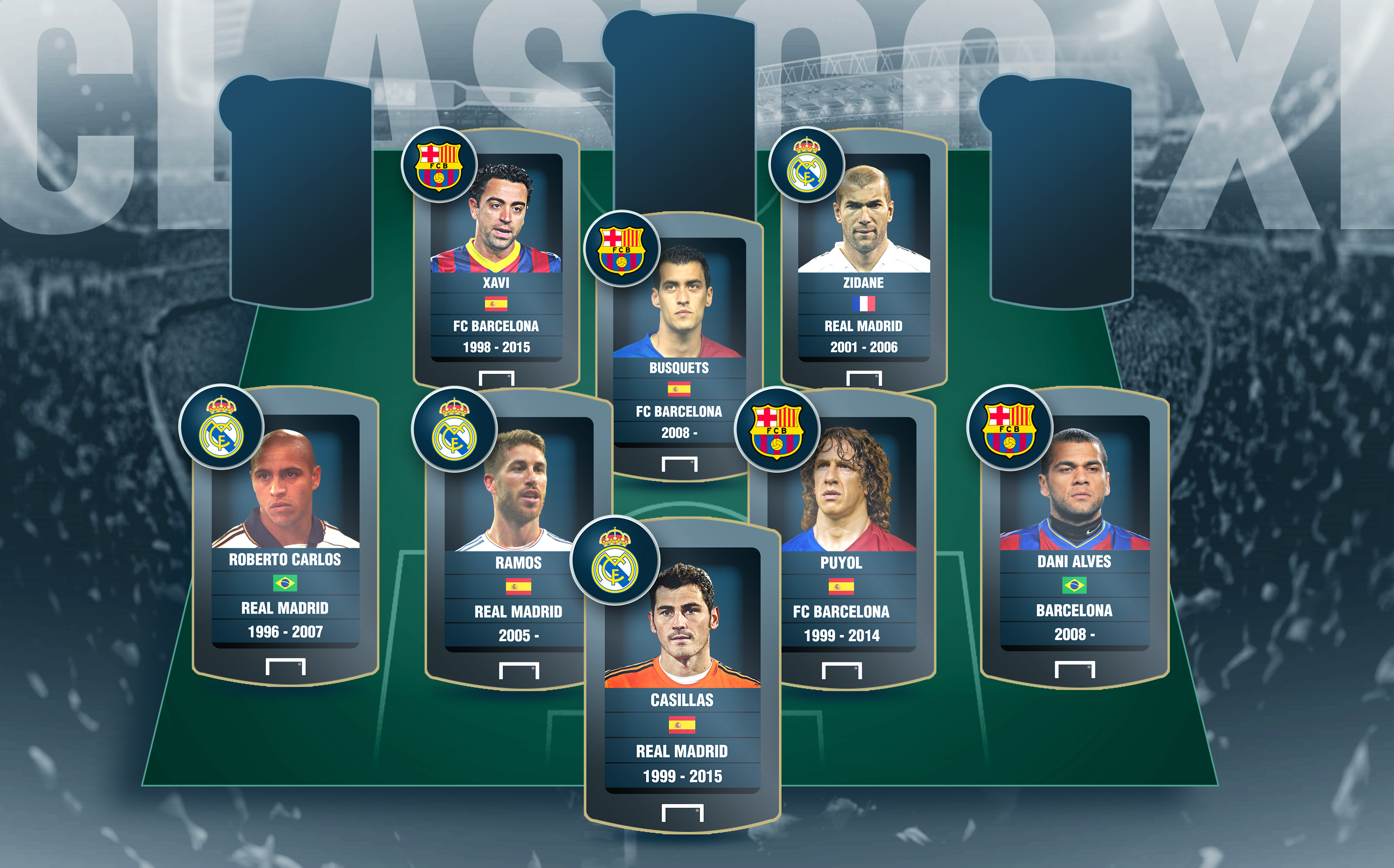Click the Barcelona badge on Xavi's card
This screenshot has height=868, width=1394.
click(439, 164)
